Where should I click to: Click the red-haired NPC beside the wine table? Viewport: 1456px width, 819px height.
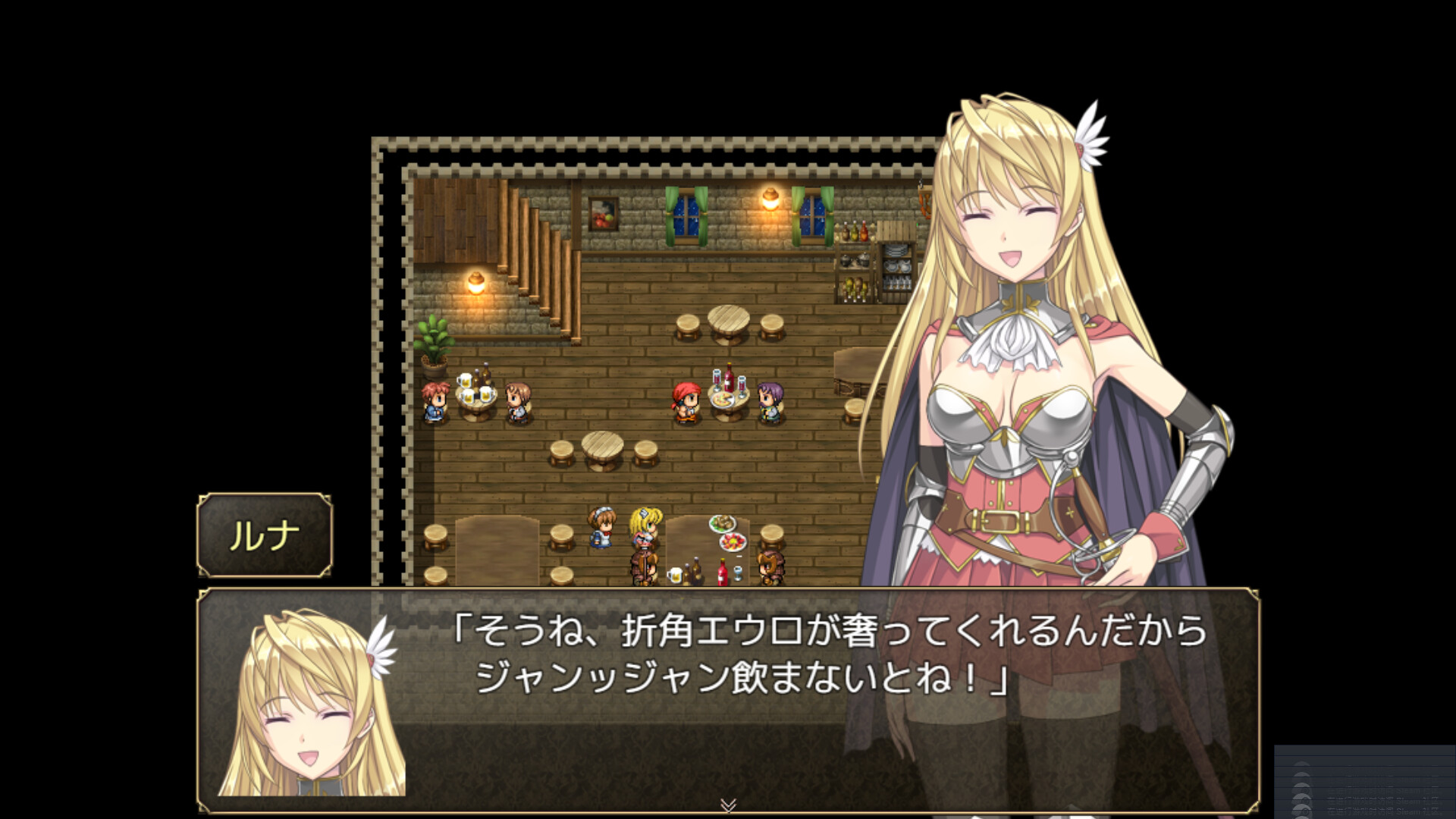(x=686, y=402)
